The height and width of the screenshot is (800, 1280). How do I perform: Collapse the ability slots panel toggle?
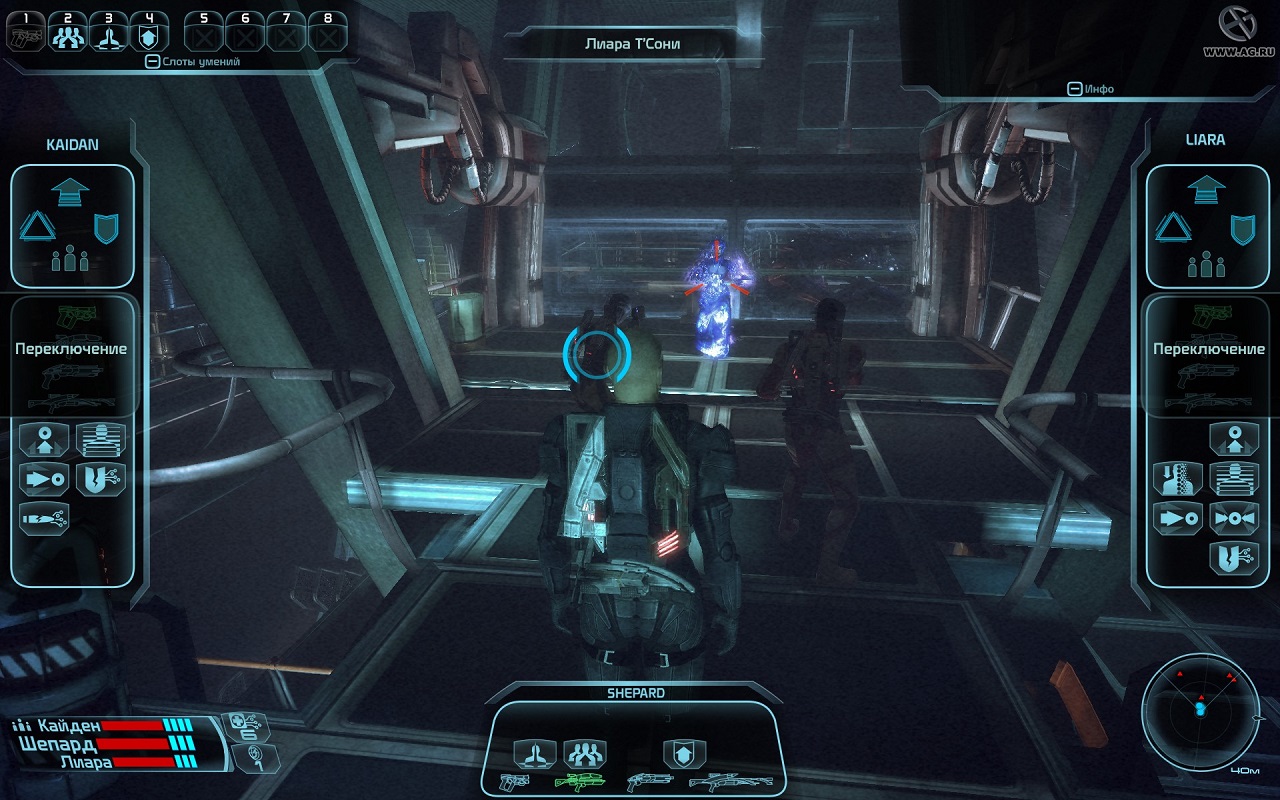pyautogui.click(x=152, y=62)
